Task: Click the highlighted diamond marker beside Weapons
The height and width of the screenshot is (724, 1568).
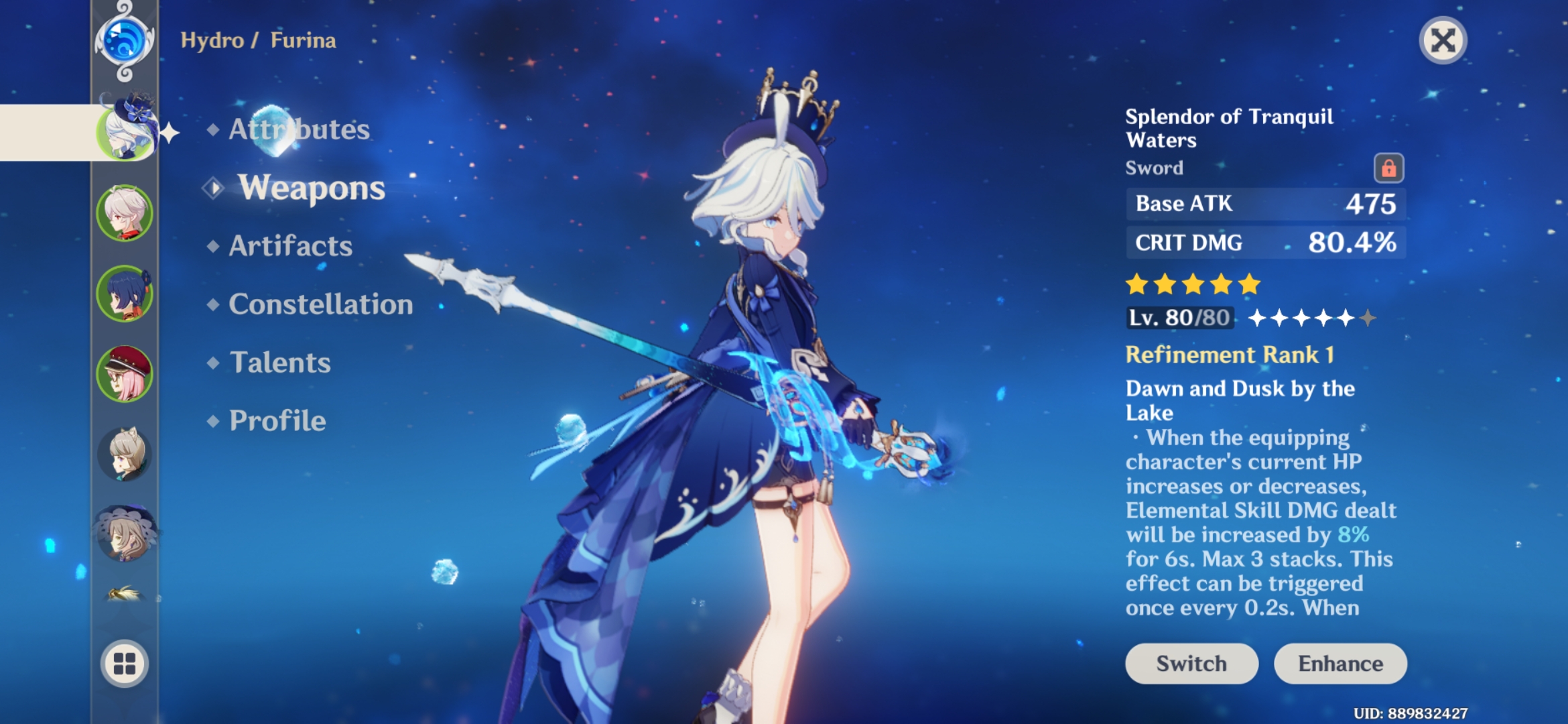Action: click(214, 189)
